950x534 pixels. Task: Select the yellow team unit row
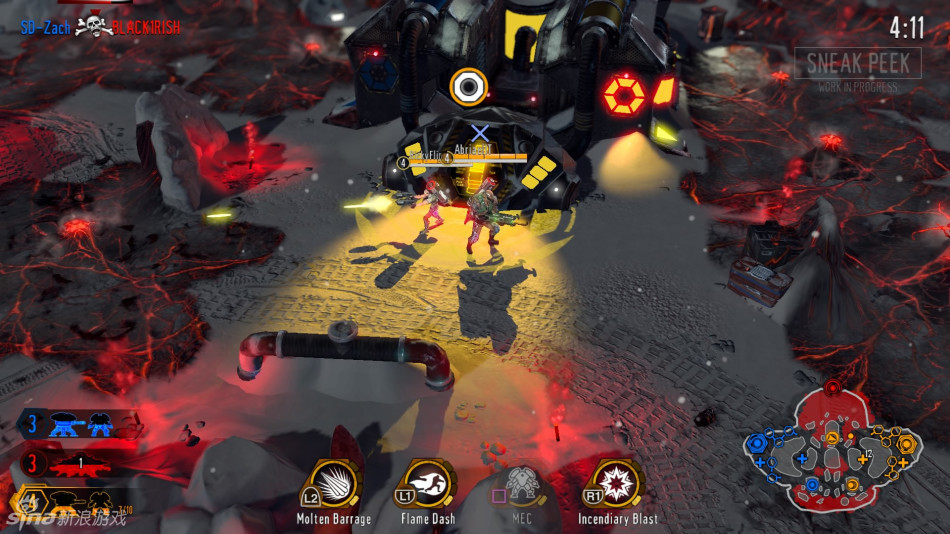(x=78, y=501)
